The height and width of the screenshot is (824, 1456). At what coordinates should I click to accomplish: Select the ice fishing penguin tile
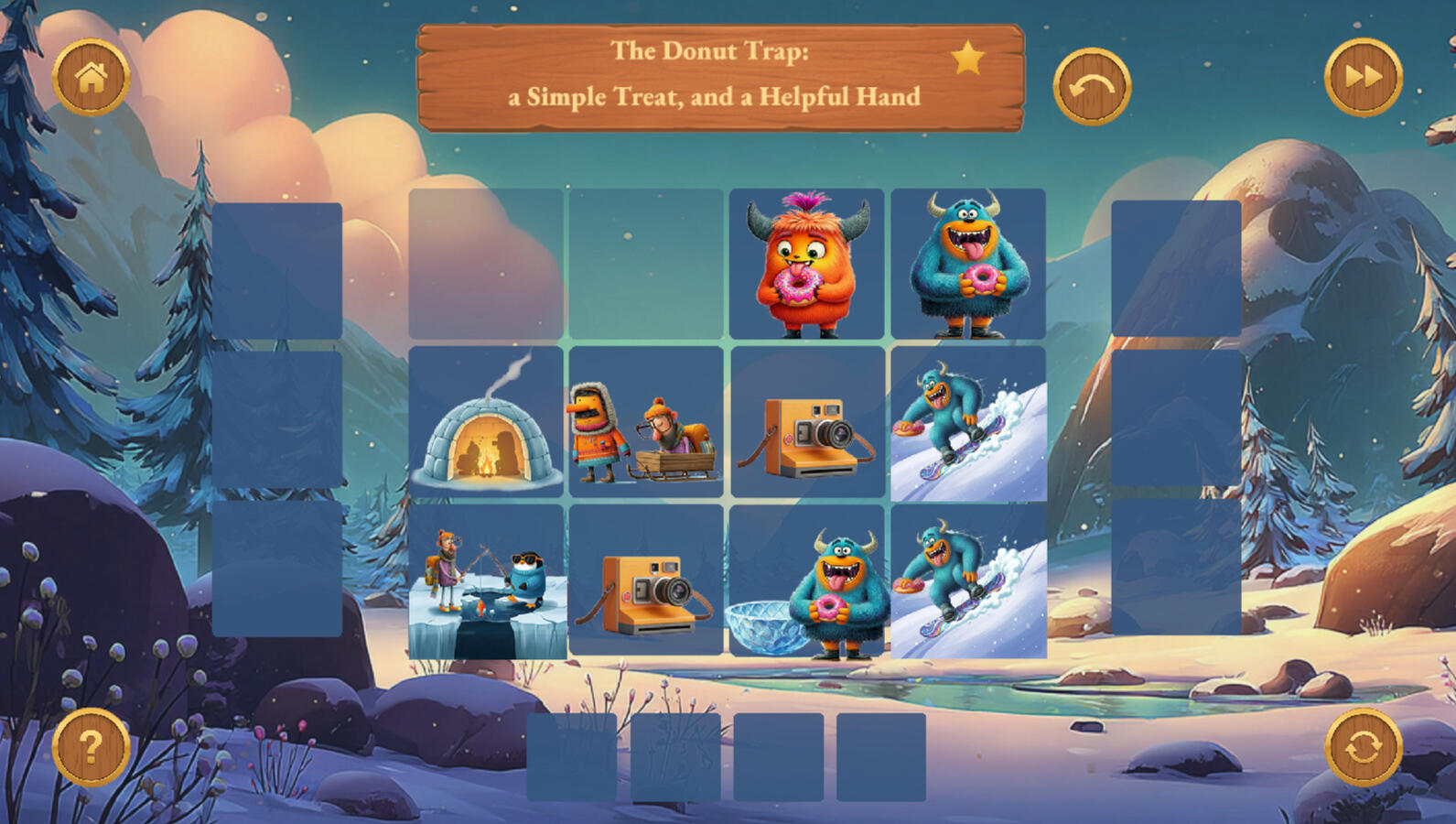tap(486, 581)
